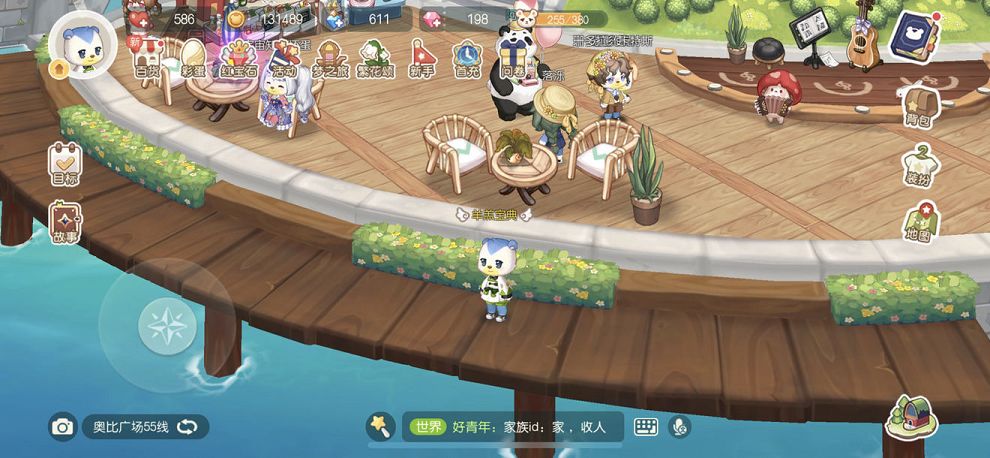Open the 梦之旅 dream journey
Viewport: 990px width, 458px height.
pos(331,59)
